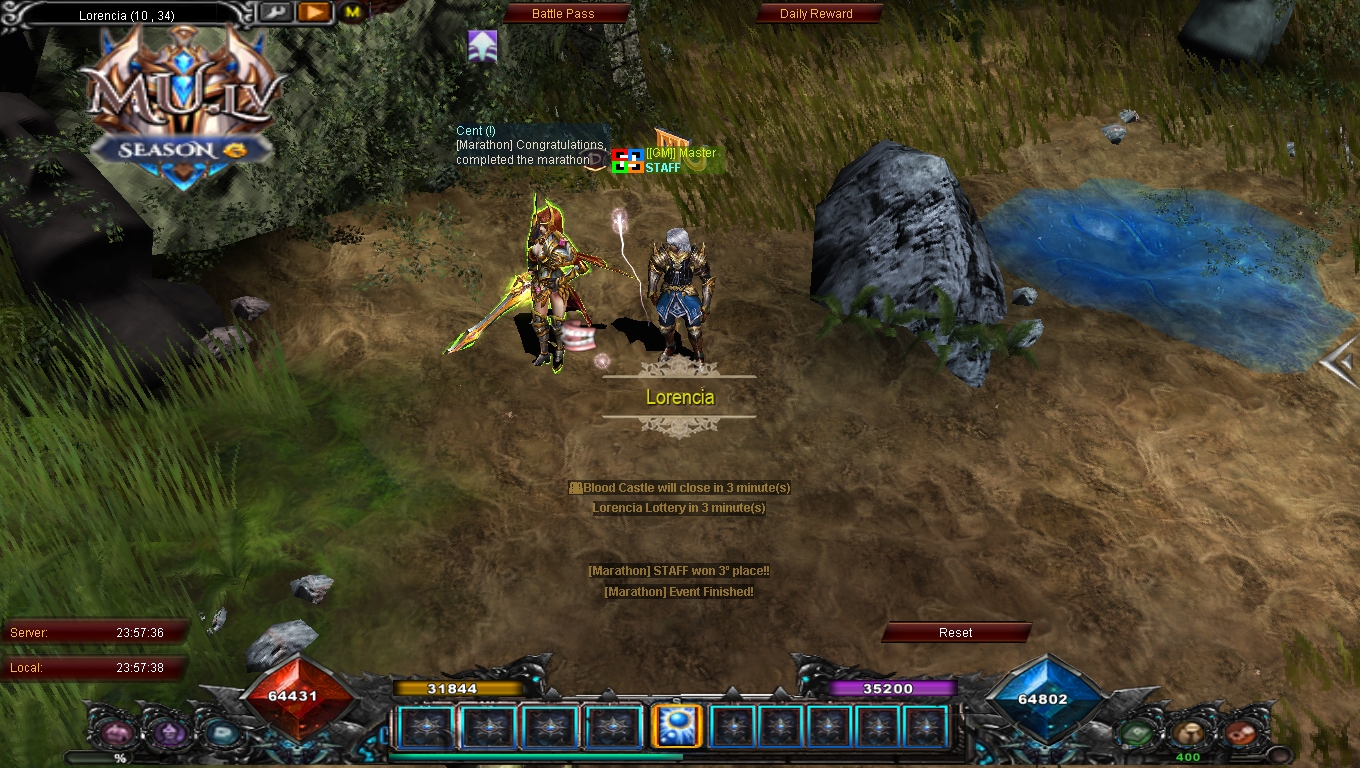Select the purple arrow buff icon

pos(483,45)
